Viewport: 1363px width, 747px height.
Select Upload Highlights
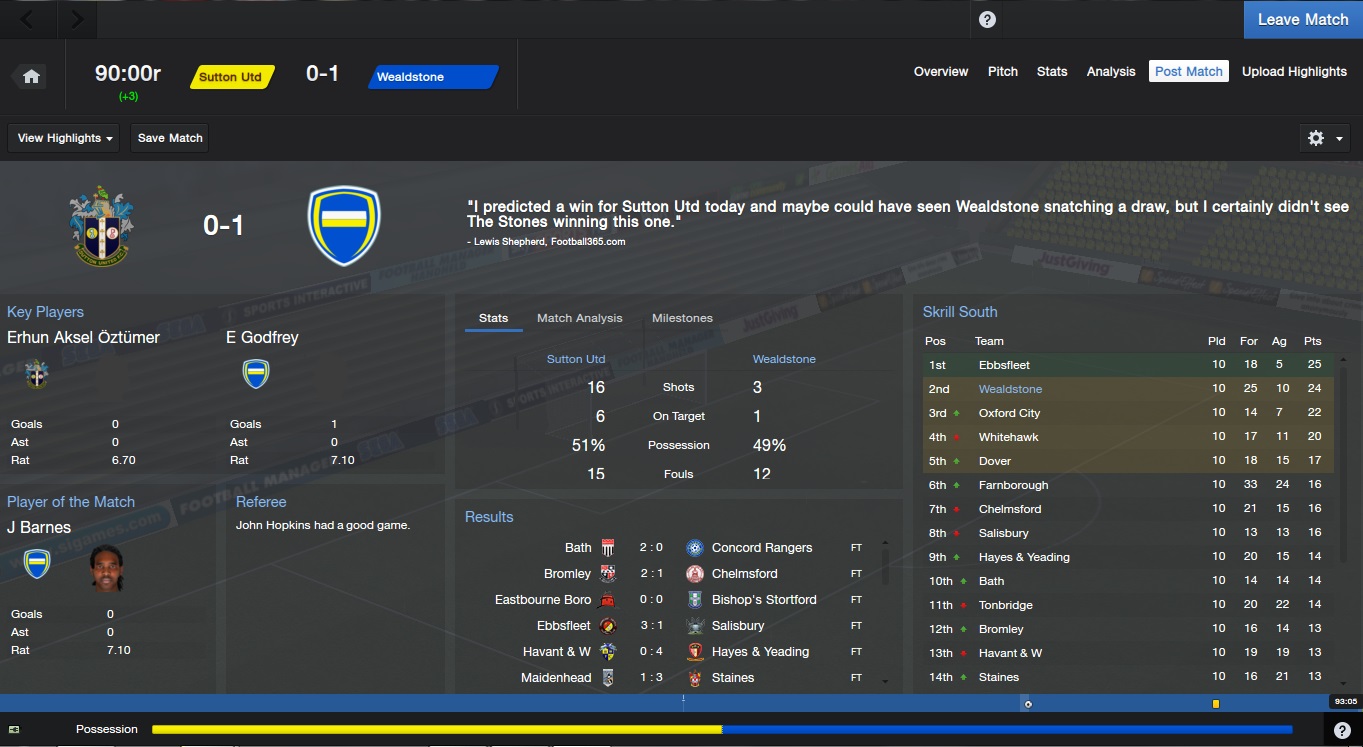[1294, 72]
